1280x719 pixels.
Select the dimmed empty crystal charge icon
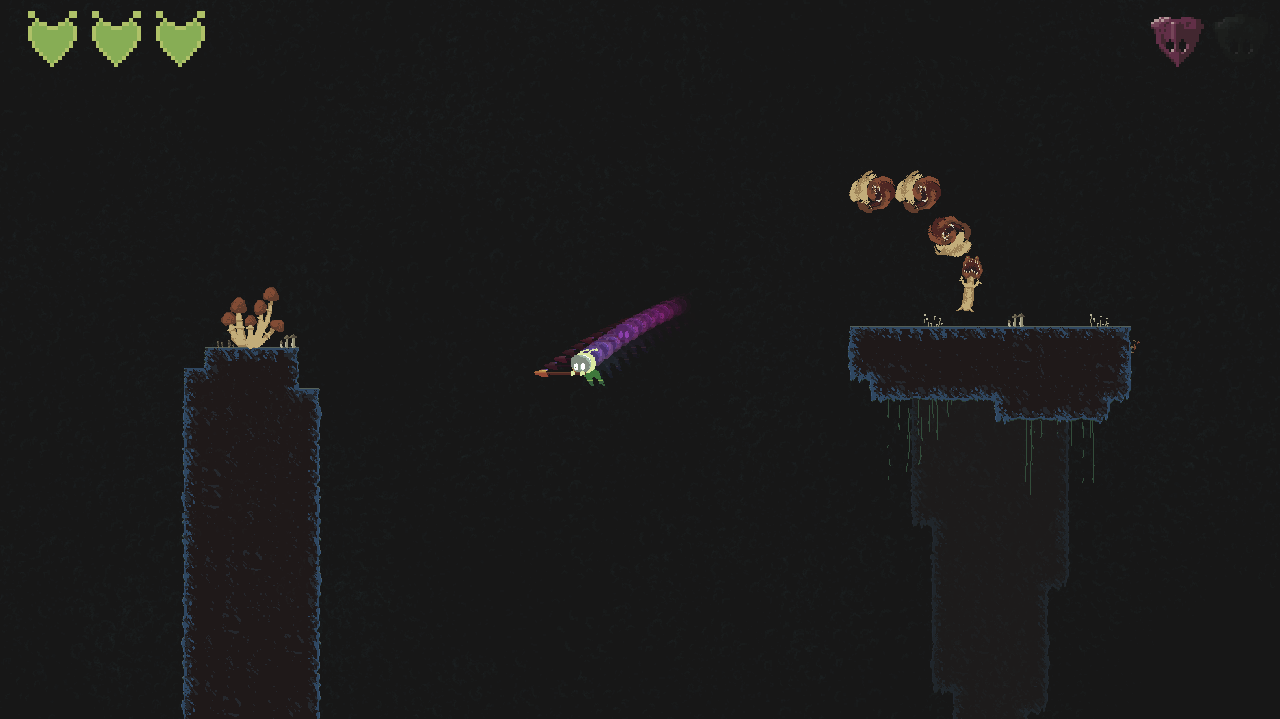coord(1239,40)
